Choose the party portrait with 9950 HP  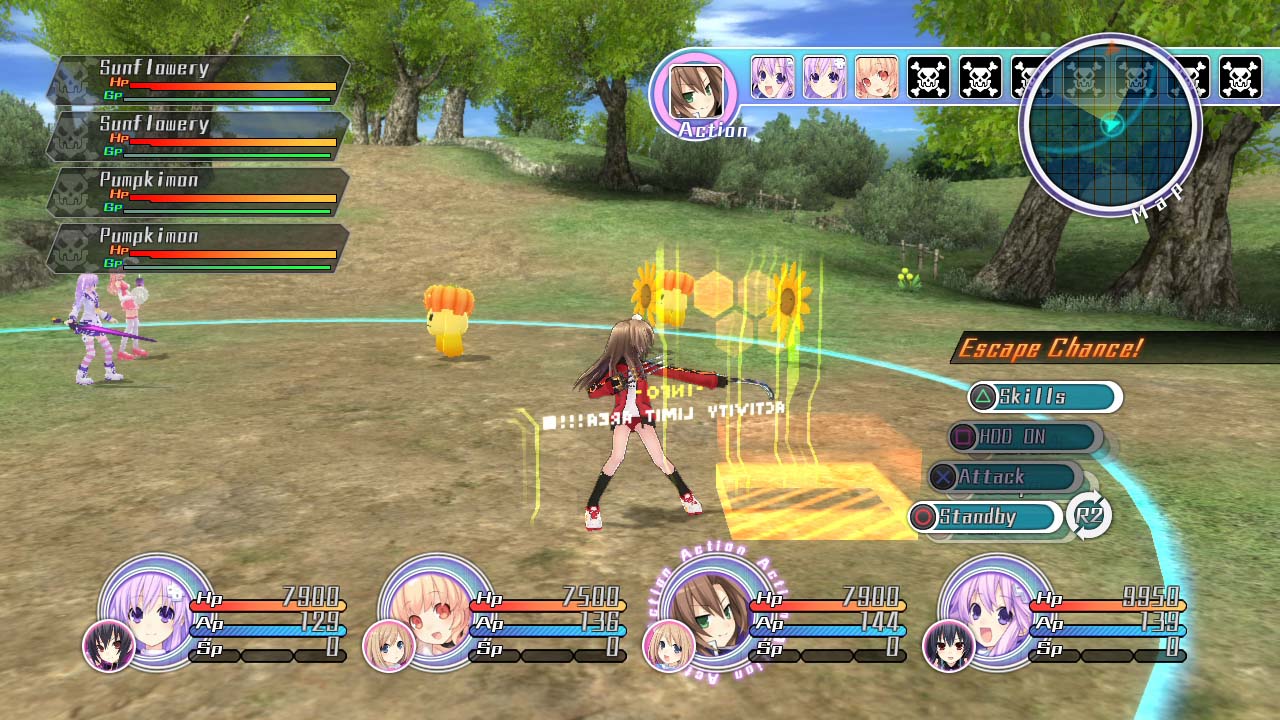tap(995, 608)
